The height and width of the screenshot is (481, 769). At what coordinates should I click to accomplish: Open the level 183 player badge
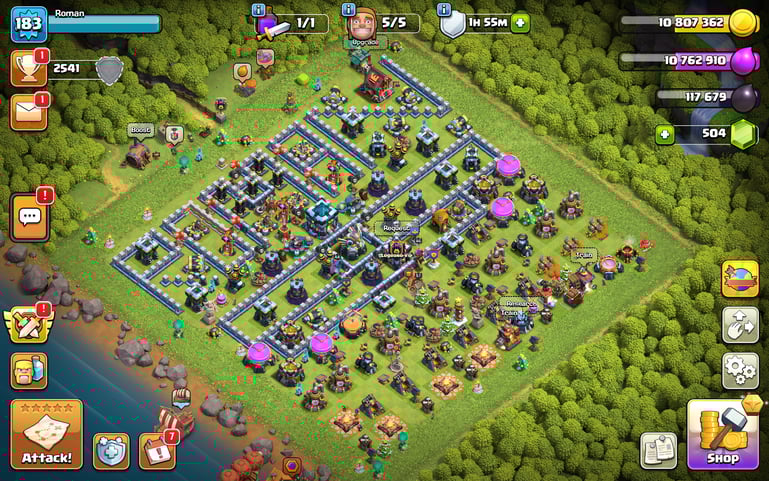[29, 23]
